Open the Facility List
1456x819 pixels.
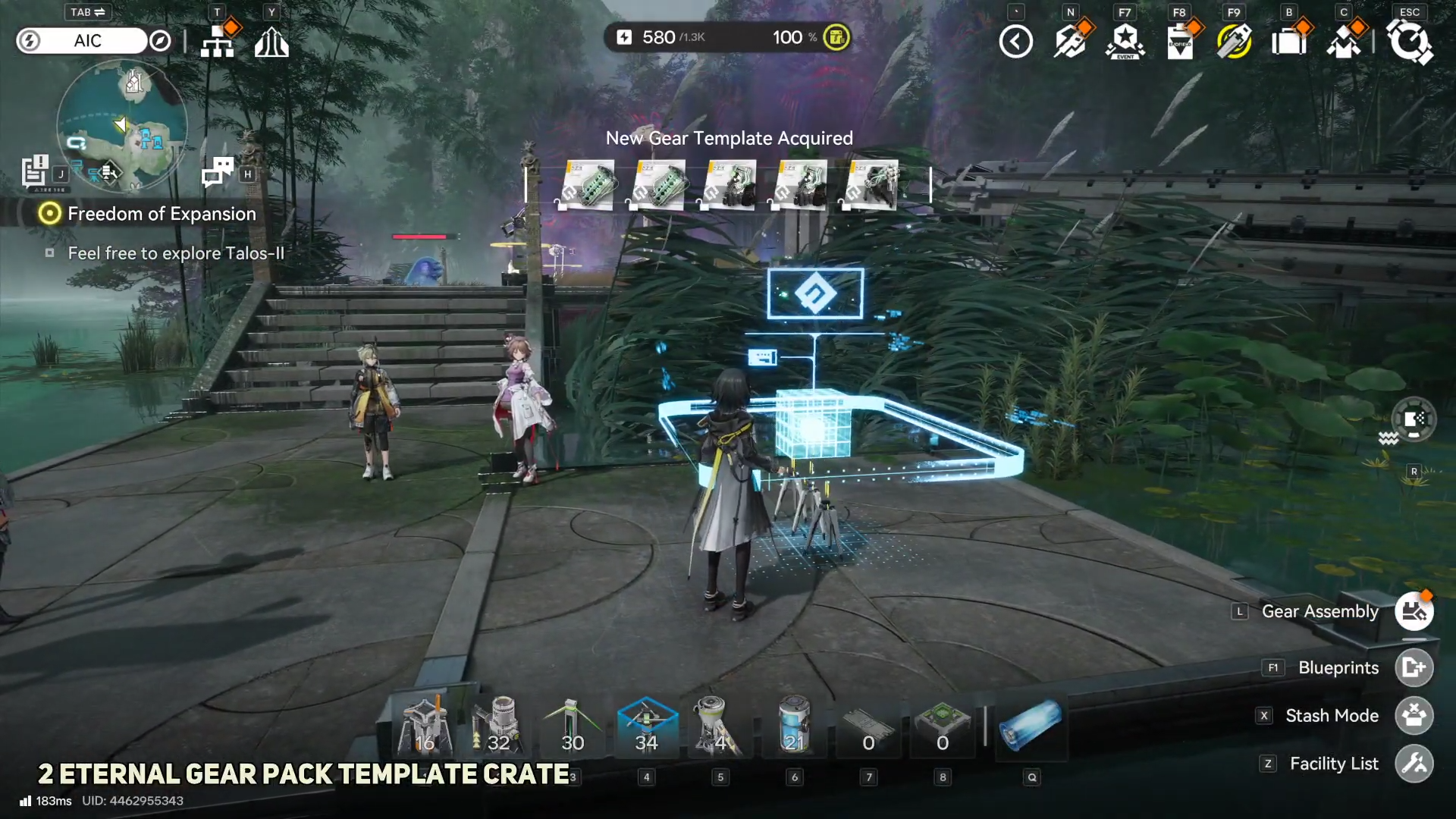1414,764
